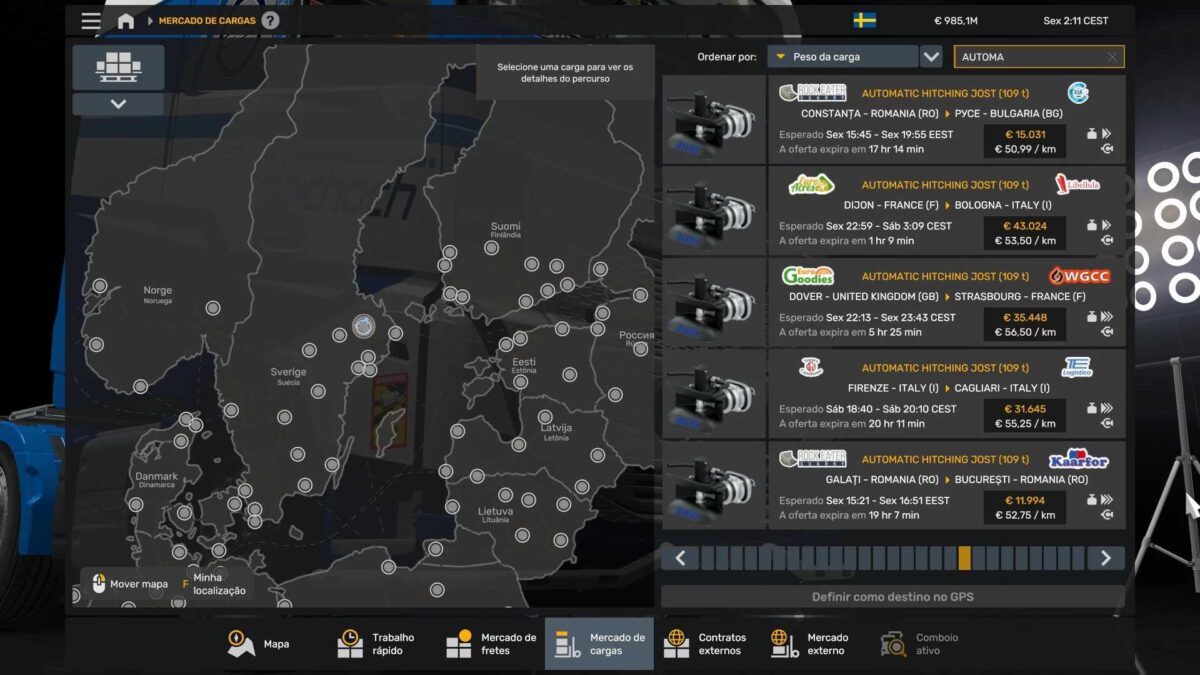Switch to the Mapa tab
This screenshot has width=1200, height=675.
coord(258,644)
